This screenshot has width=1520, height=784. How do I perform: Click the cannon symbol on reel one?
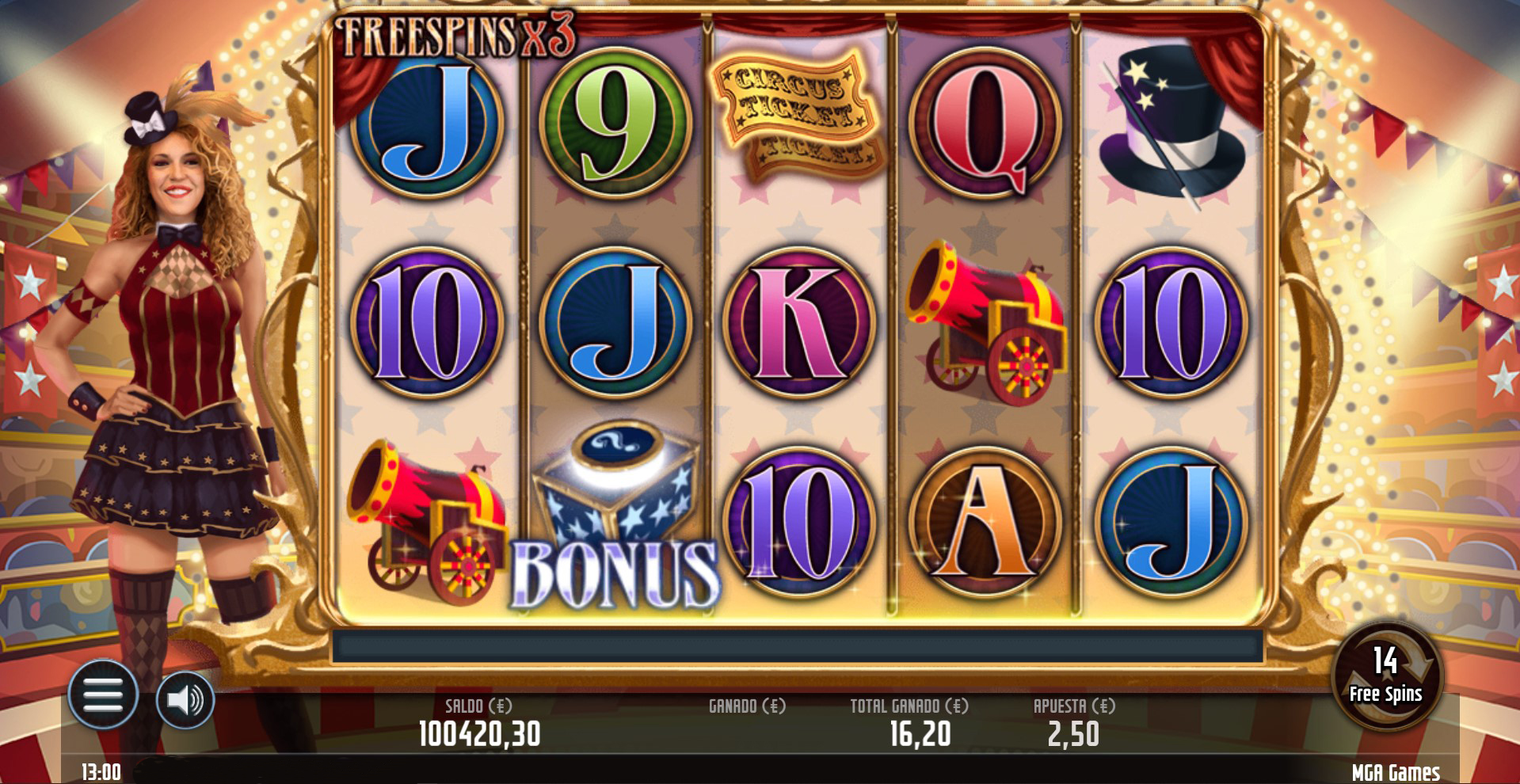coord(428,519)
